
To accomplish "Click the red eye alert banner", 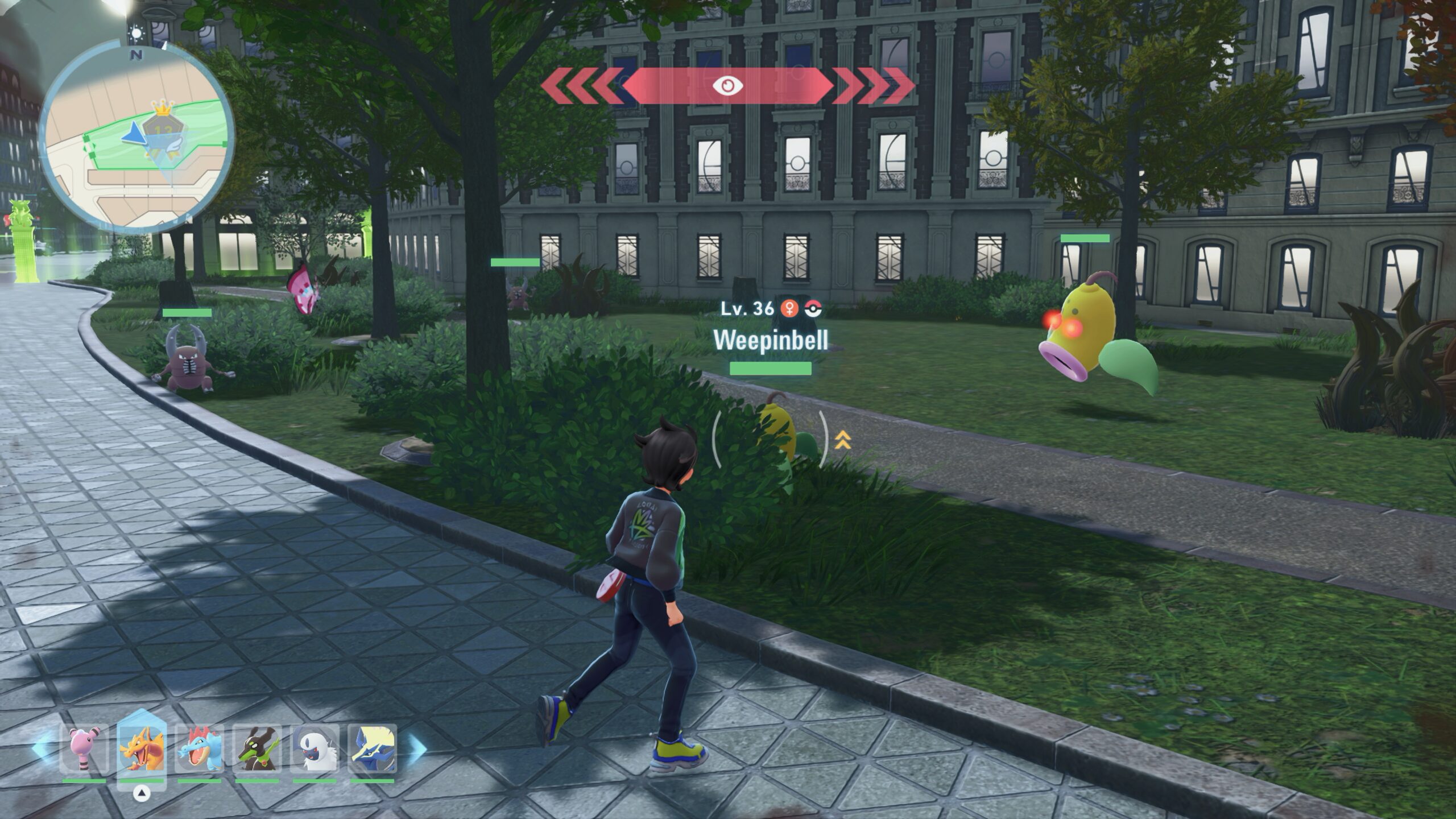I will pyautogui.click(x=727, y=86).
